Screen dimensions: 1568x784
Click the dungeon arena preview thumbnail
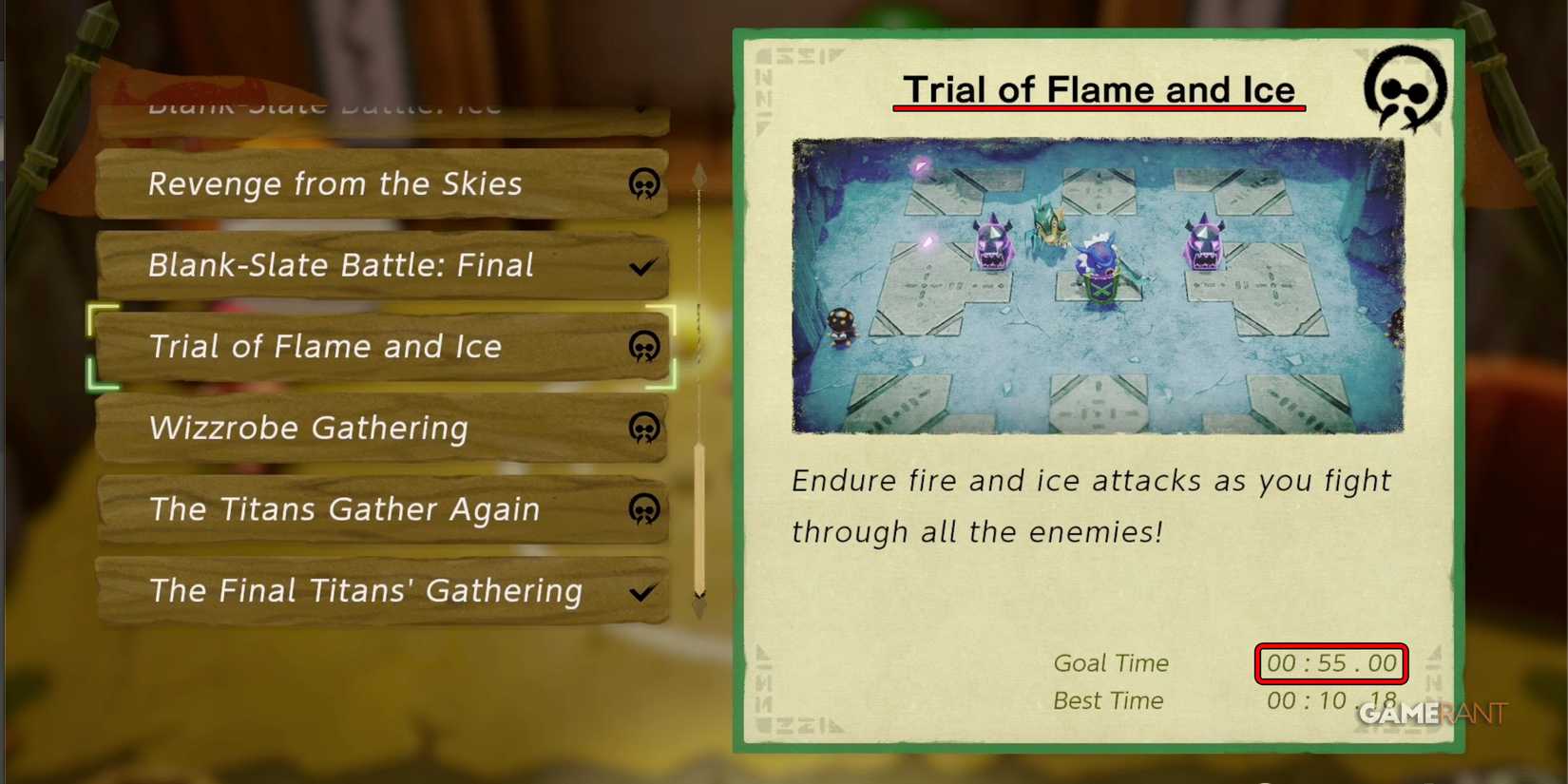click(1098, 287)
